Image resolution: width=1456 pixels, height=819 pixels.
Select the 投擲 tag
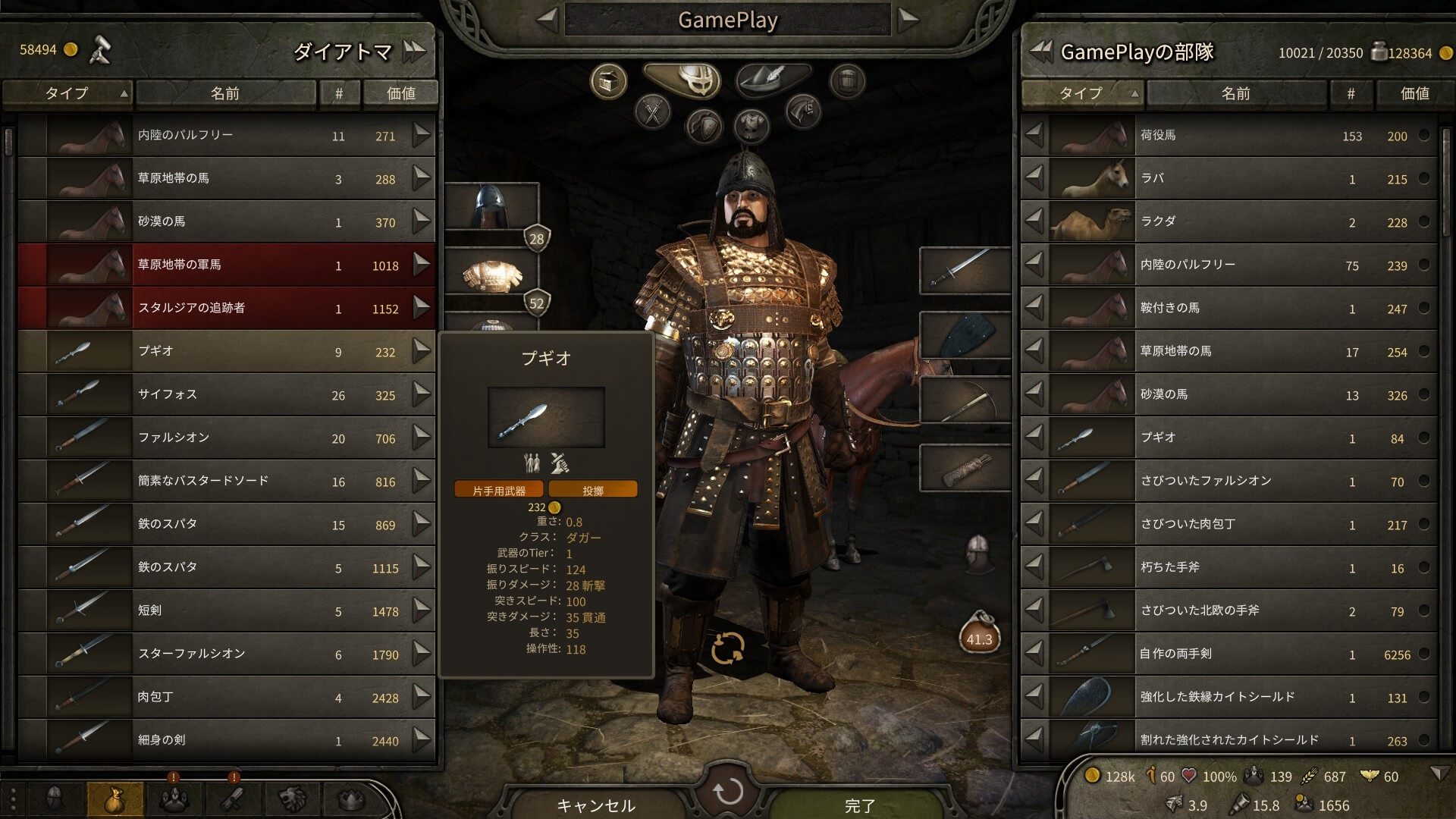(x=594, y=488)
